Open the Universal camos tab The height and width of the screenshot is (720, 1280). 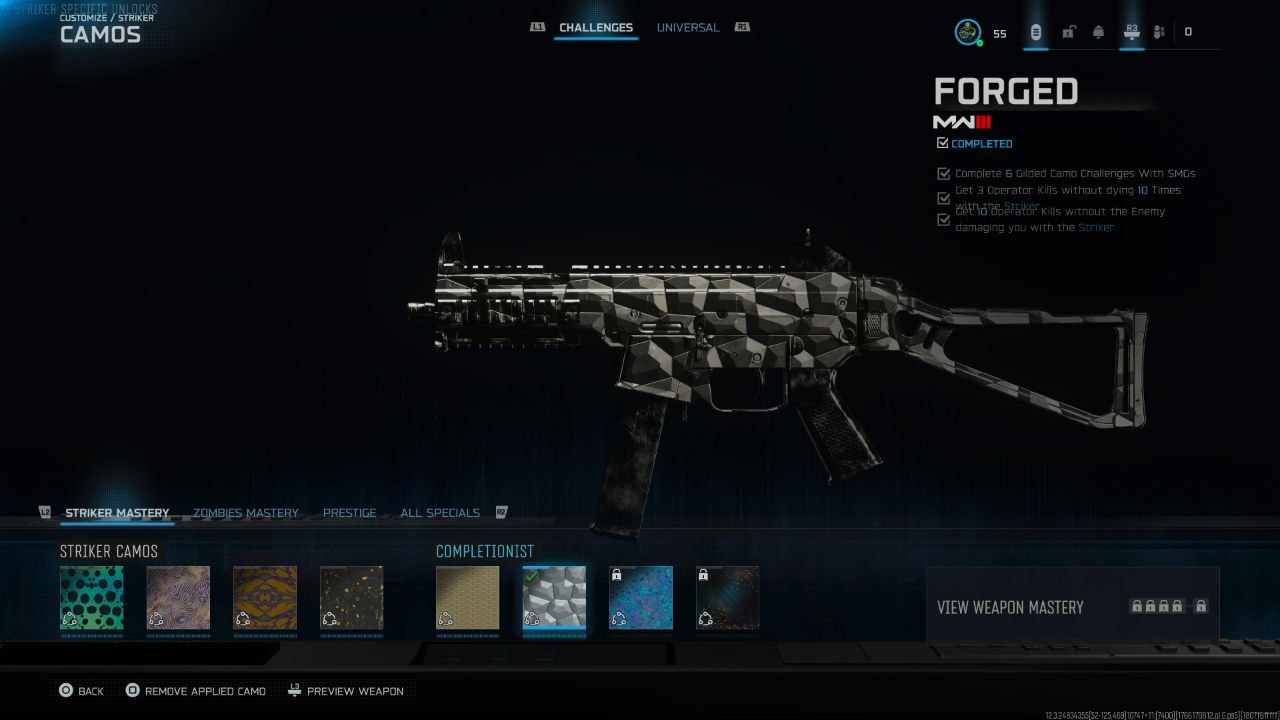pyautogui.click(x=687, y=28)
